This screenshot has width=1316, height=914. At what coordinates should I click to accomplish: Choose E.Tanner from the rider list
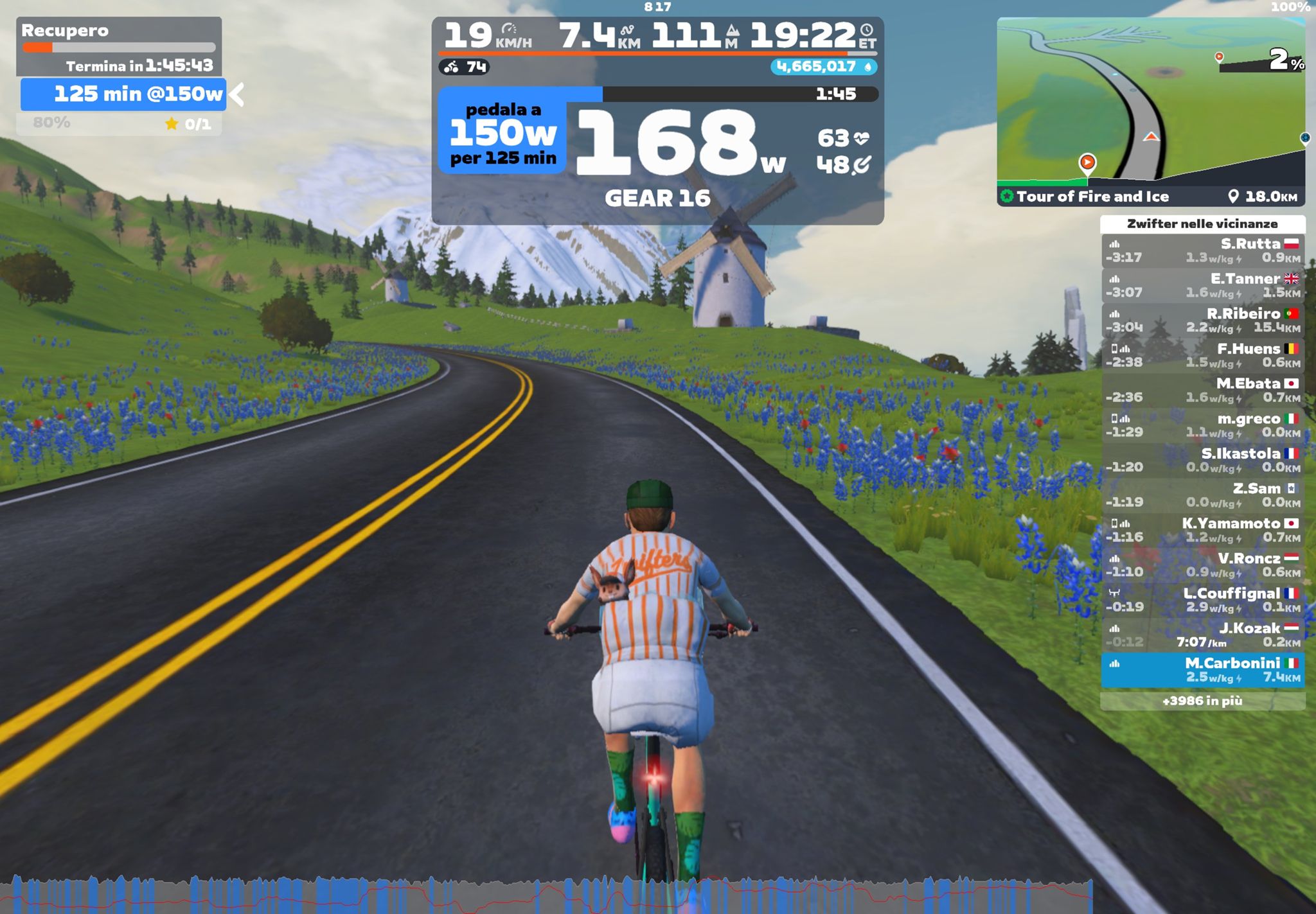click(1202, 285)
